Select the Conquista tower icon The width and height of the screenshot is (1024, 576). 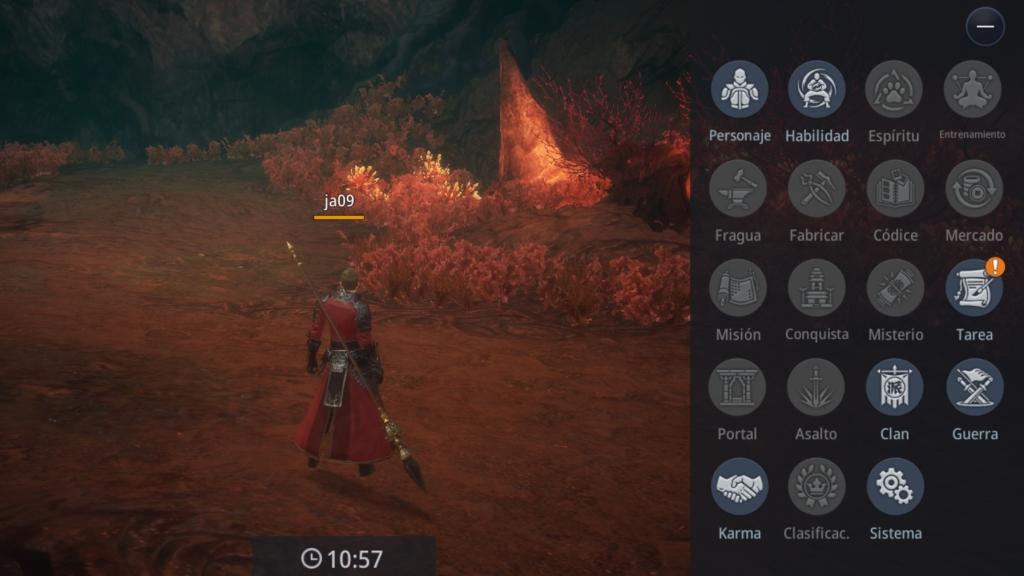(x=817, y=288)
